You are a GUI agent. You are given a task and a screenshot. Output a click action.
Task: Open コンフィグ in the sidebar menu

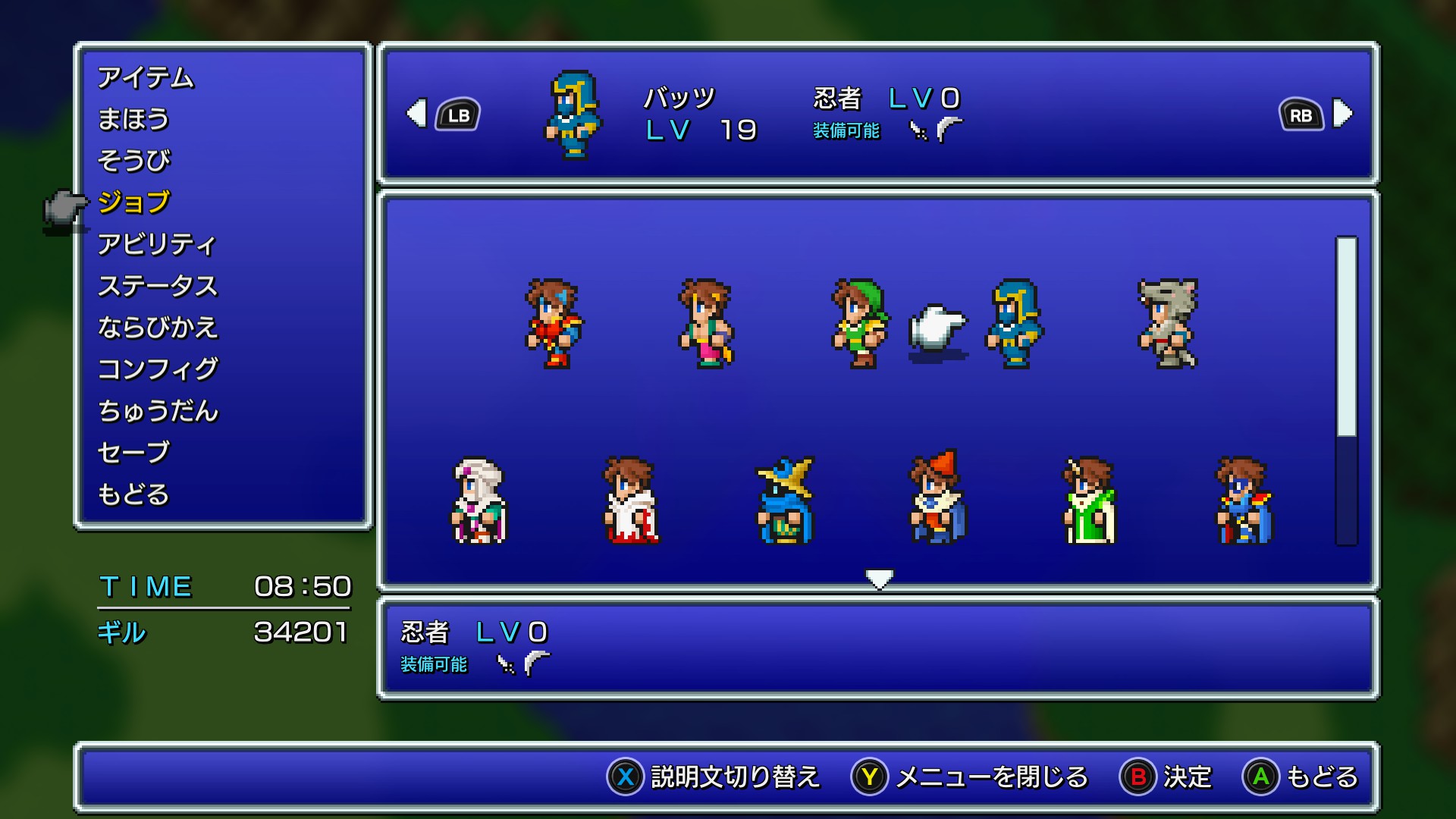tap(156, 369)
